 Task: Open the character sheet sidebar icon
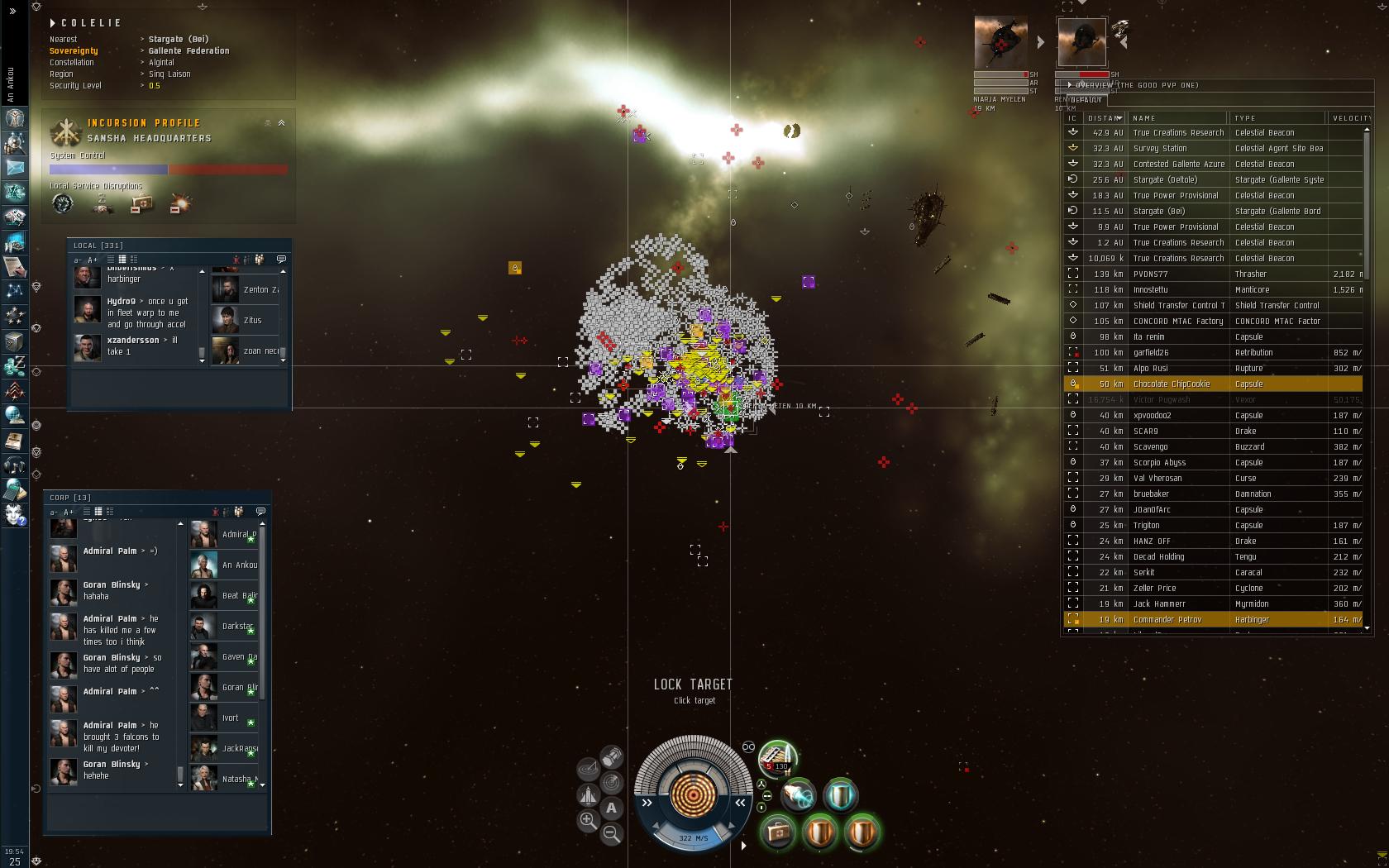(x=14, y=117)
